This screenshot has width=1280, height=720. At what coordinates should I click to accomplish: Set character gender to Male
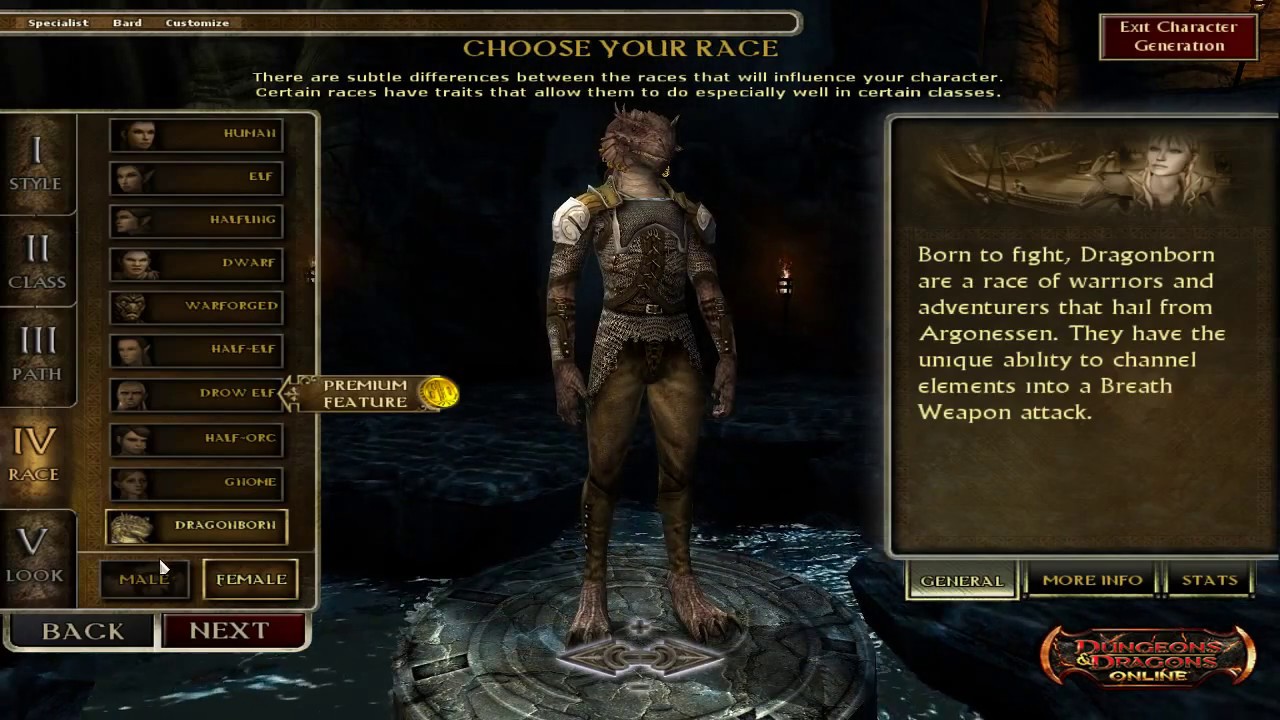coord(144,579)
